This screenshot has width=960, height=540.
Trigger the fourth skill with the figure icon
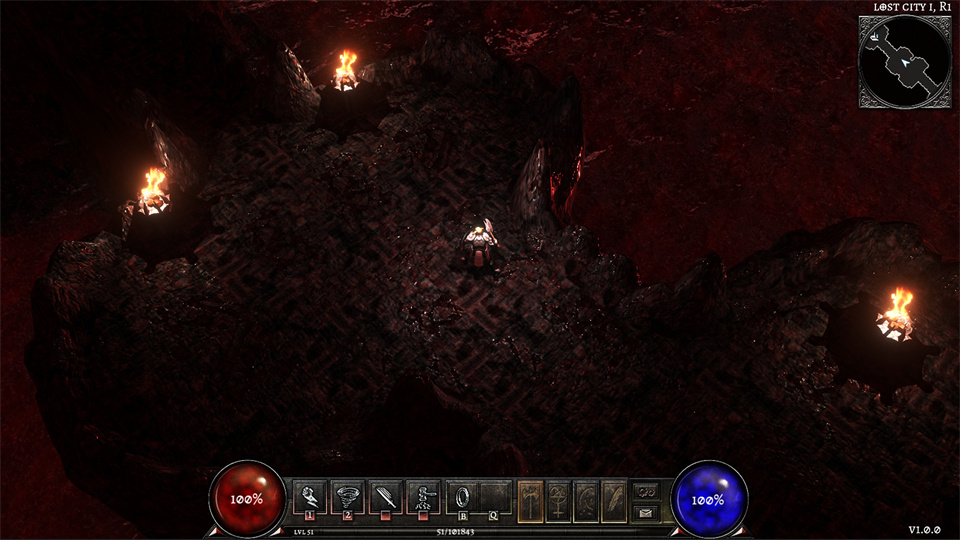click(424, 496)
